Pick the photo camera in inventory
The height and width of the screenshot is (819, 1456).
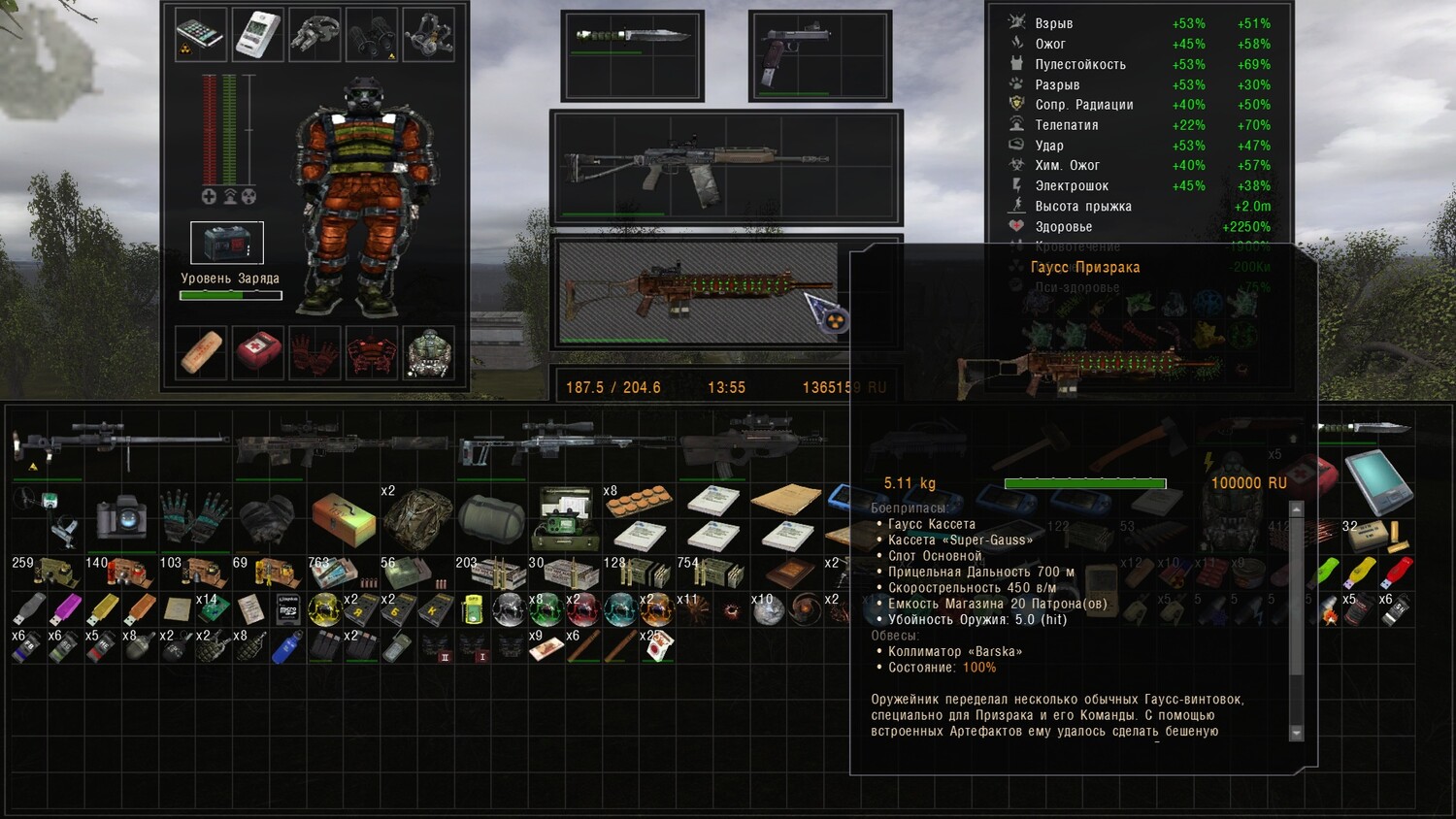coord(121,517)
